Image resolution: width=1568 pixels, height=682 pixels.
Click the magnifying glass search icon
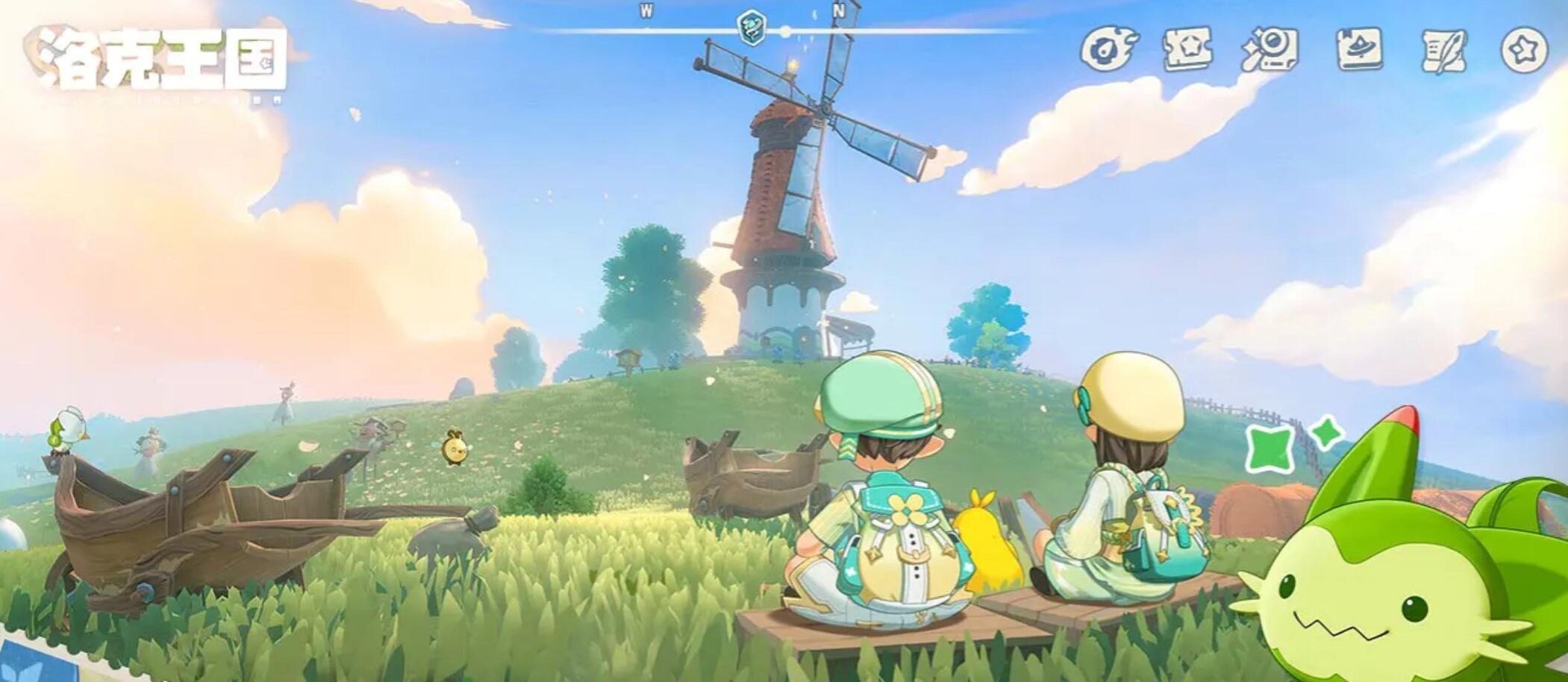click(x=1269, y=49)
